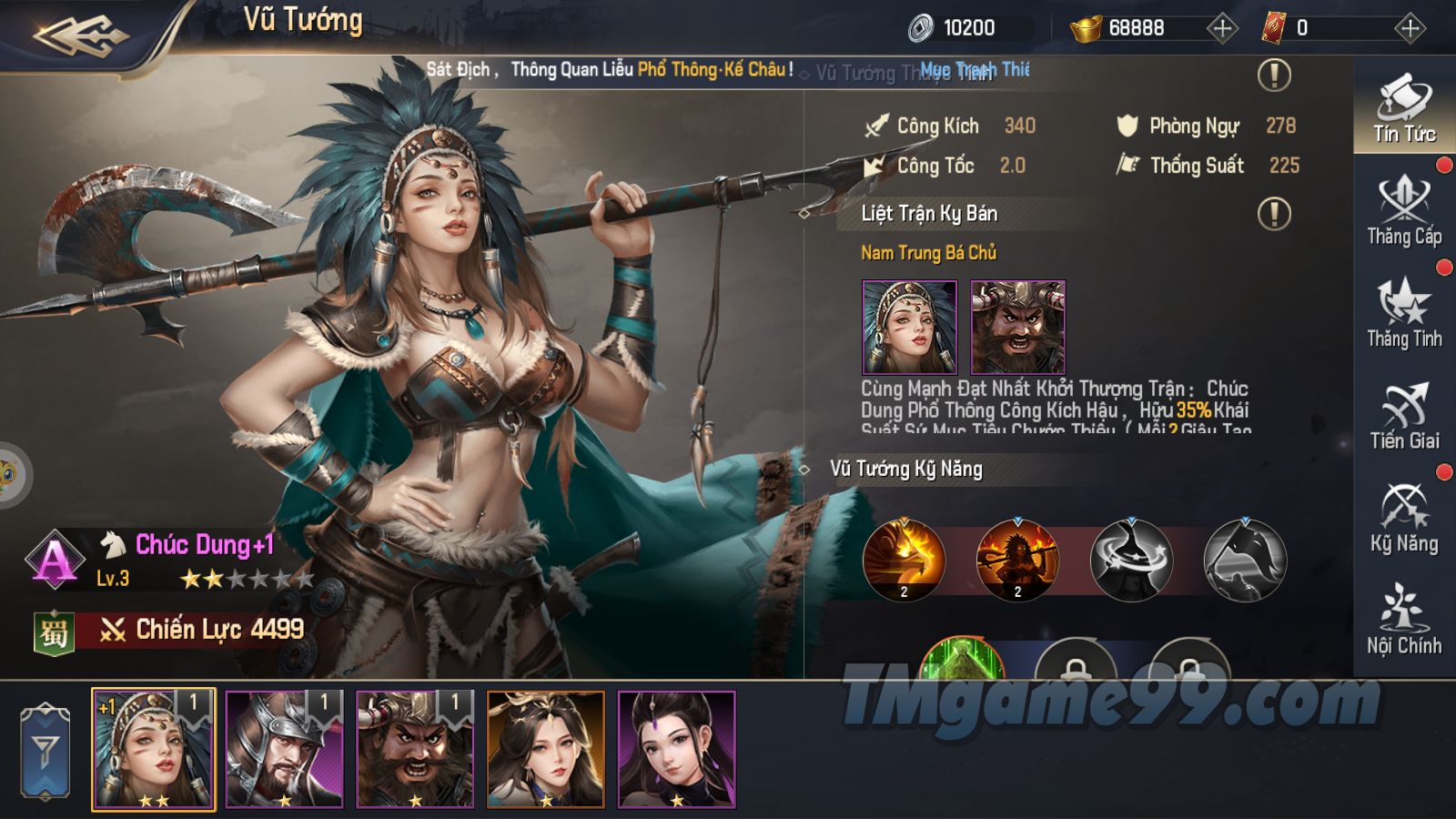This screenshot has height=819, width=1456.
Task: Open the hero filter button
Action: pos(45,752)
